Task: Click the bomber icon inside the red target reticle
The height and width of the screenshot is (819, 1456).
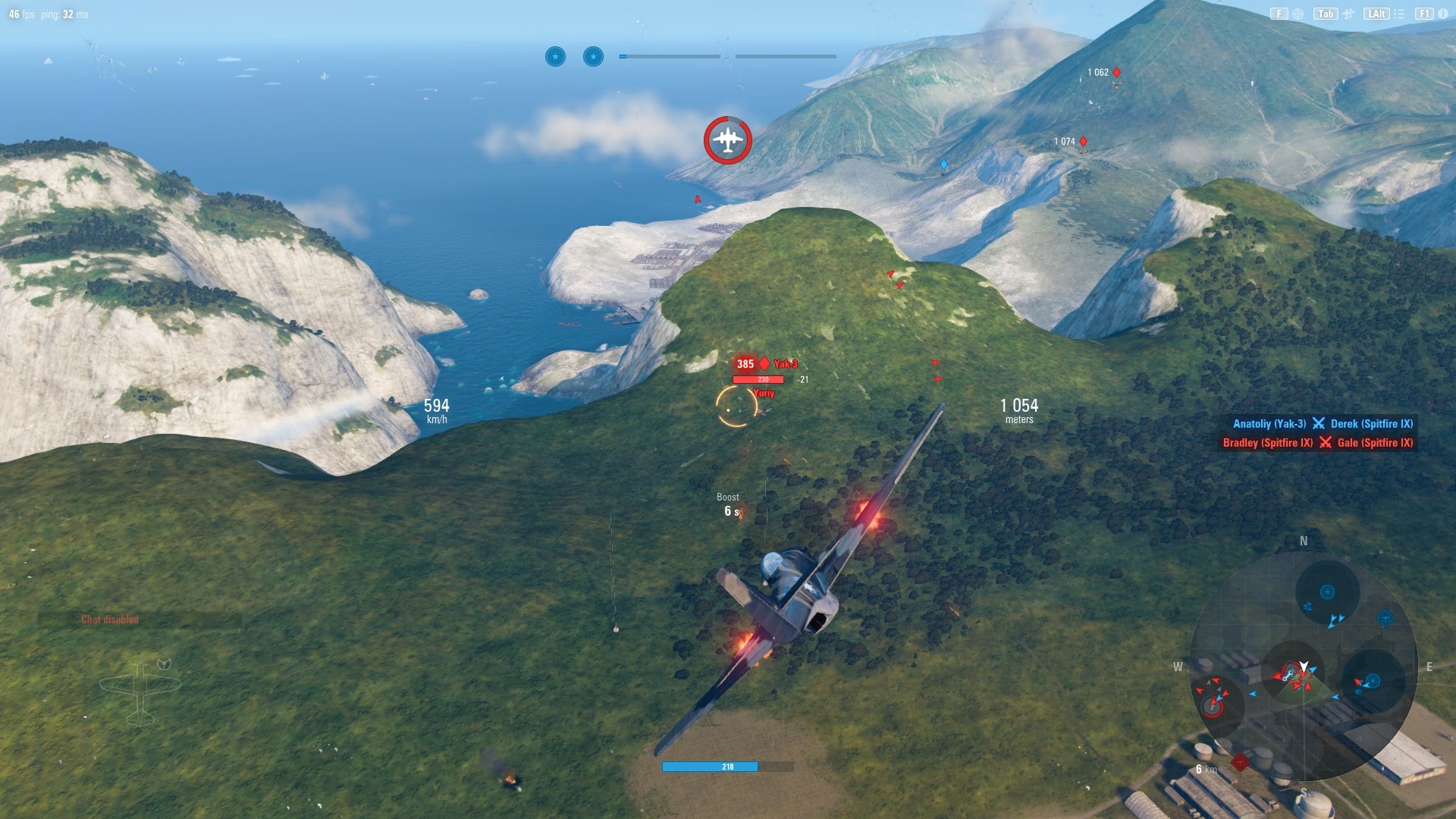Action: point(726,140)
